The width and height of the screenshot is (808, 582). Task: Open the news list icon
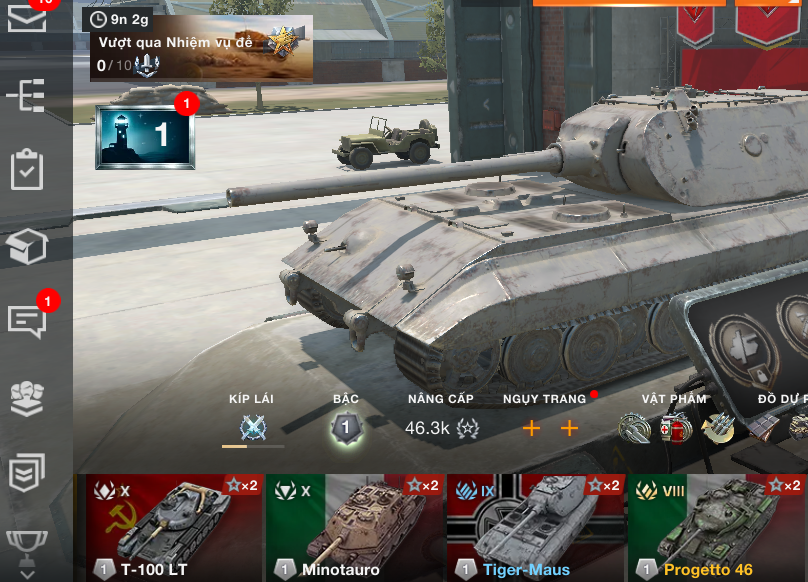pos(27,472)
